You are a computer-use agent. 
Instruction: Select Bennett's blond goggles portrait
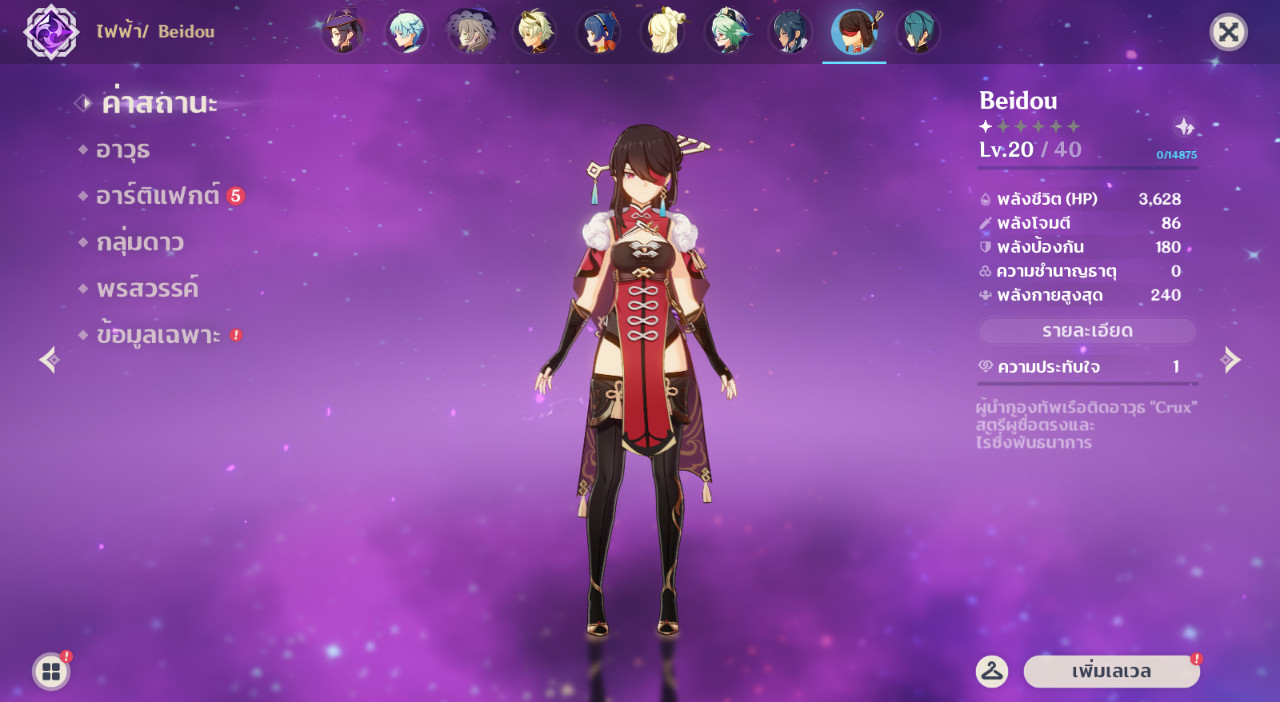coord(534,32)
